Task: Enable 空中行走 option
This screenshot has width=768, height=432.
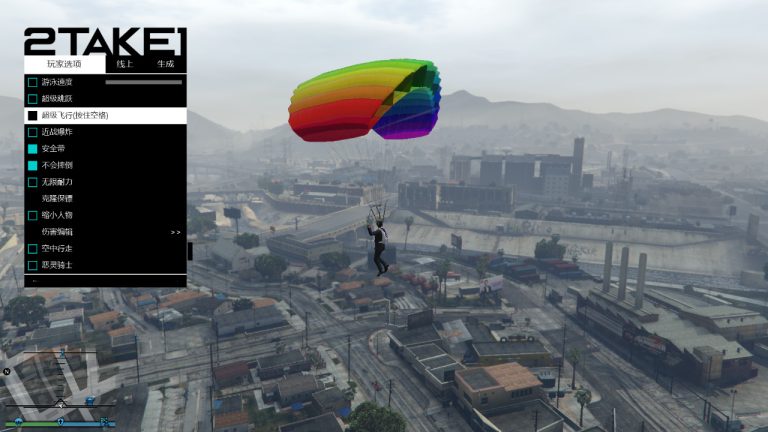Action: click(x=33, y=248)
